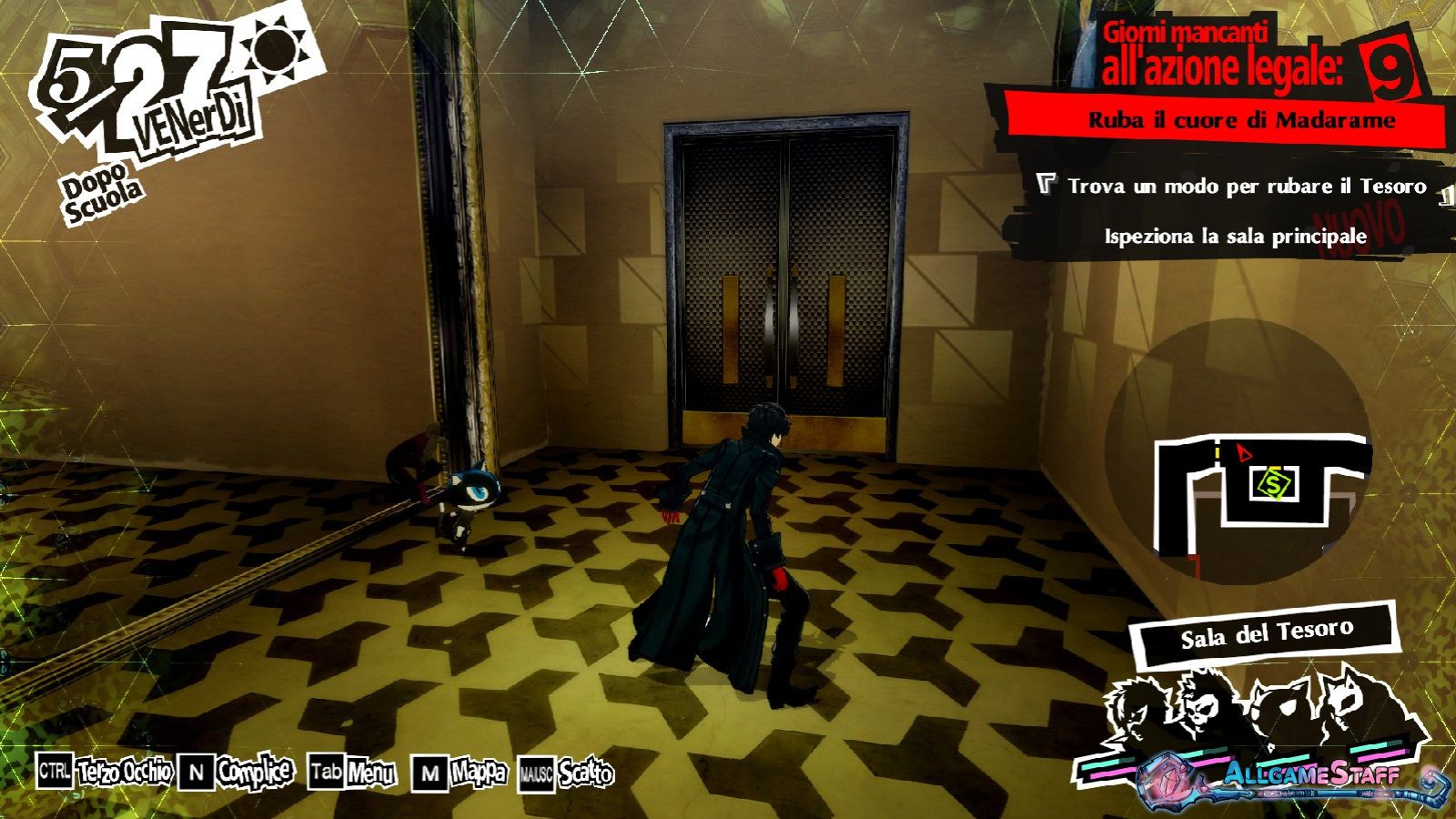Select the green safe room marker on minimap
This screenshot has height=819, width=1456.
point(1274,482)
